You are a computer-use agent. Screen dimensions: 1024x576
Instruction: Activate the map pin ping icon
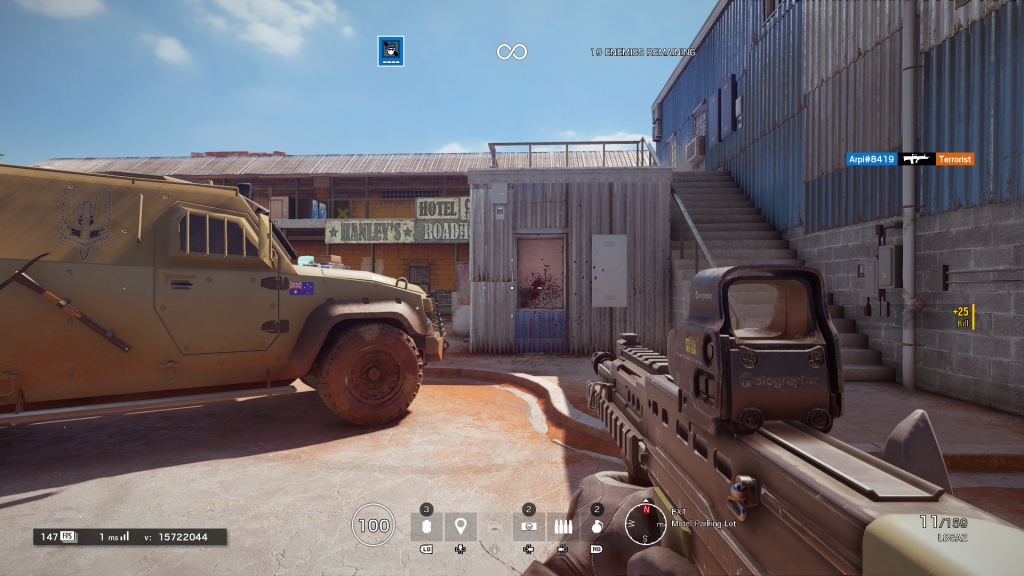(x=460, y=526)
